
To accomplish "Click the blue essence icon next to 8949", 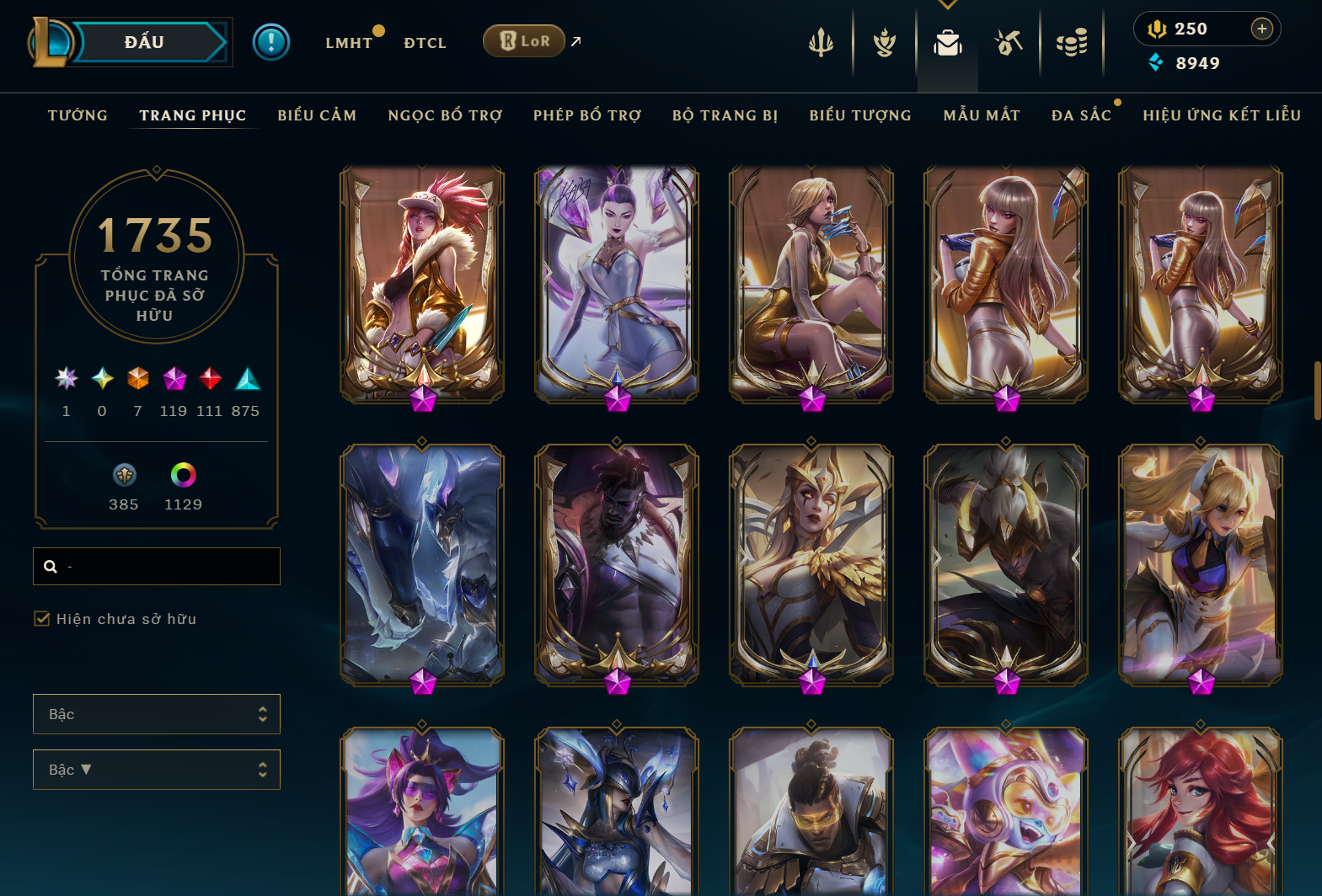I will [1155, 62].
